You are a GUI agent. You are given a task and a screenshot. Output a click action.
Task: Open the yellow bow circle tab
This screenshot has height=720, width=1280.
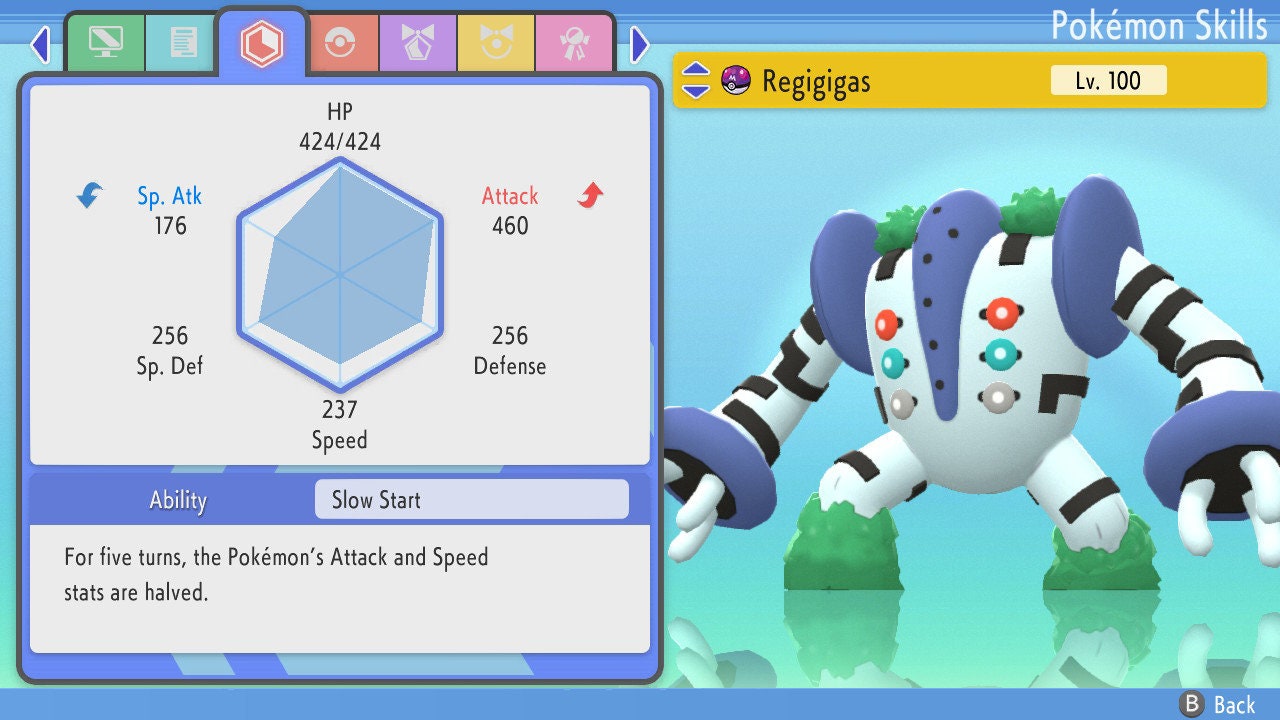[x=496, y=43]
